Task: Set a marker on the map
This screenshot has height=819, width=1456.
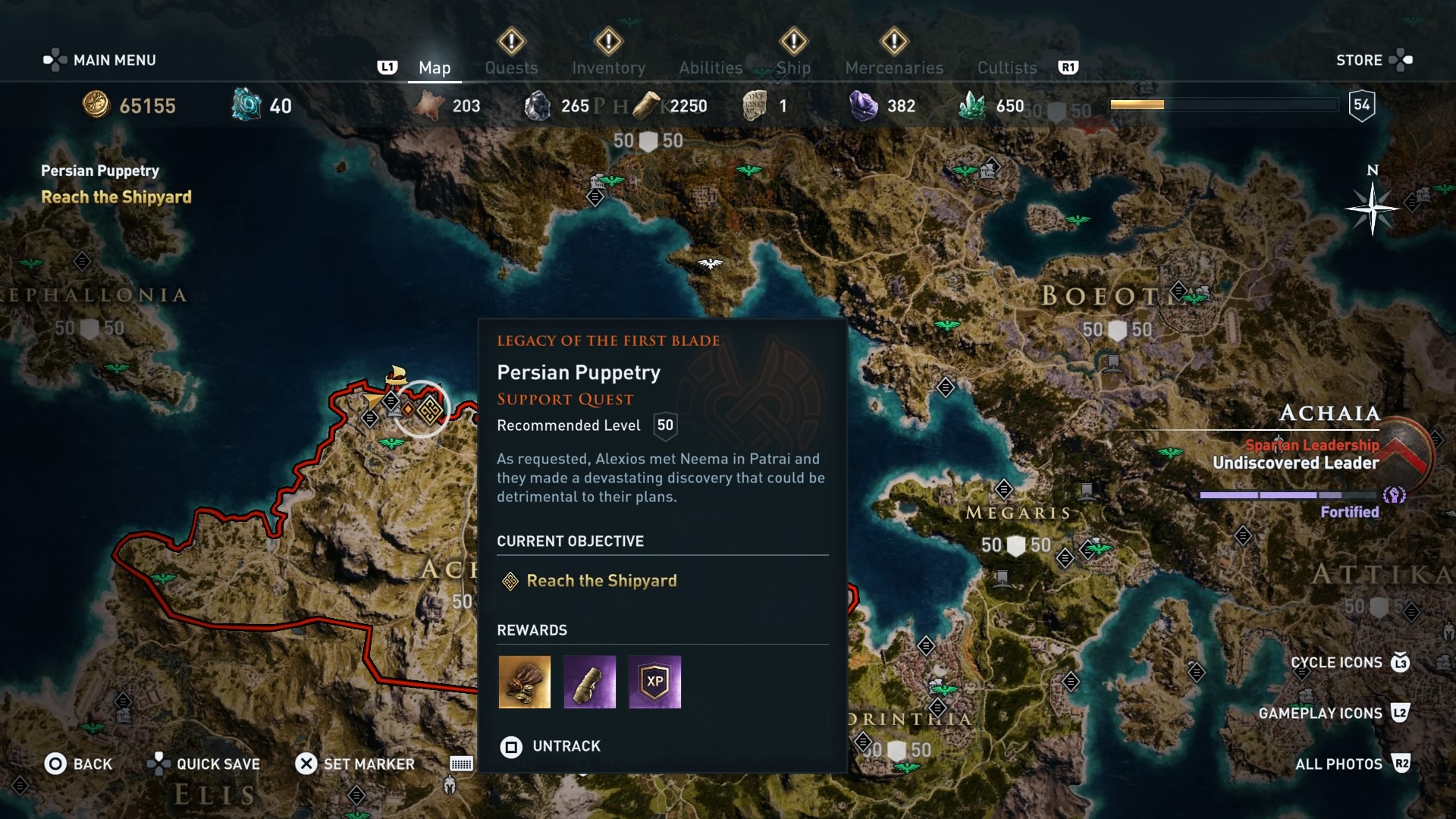Action: [x=355, y=764]
